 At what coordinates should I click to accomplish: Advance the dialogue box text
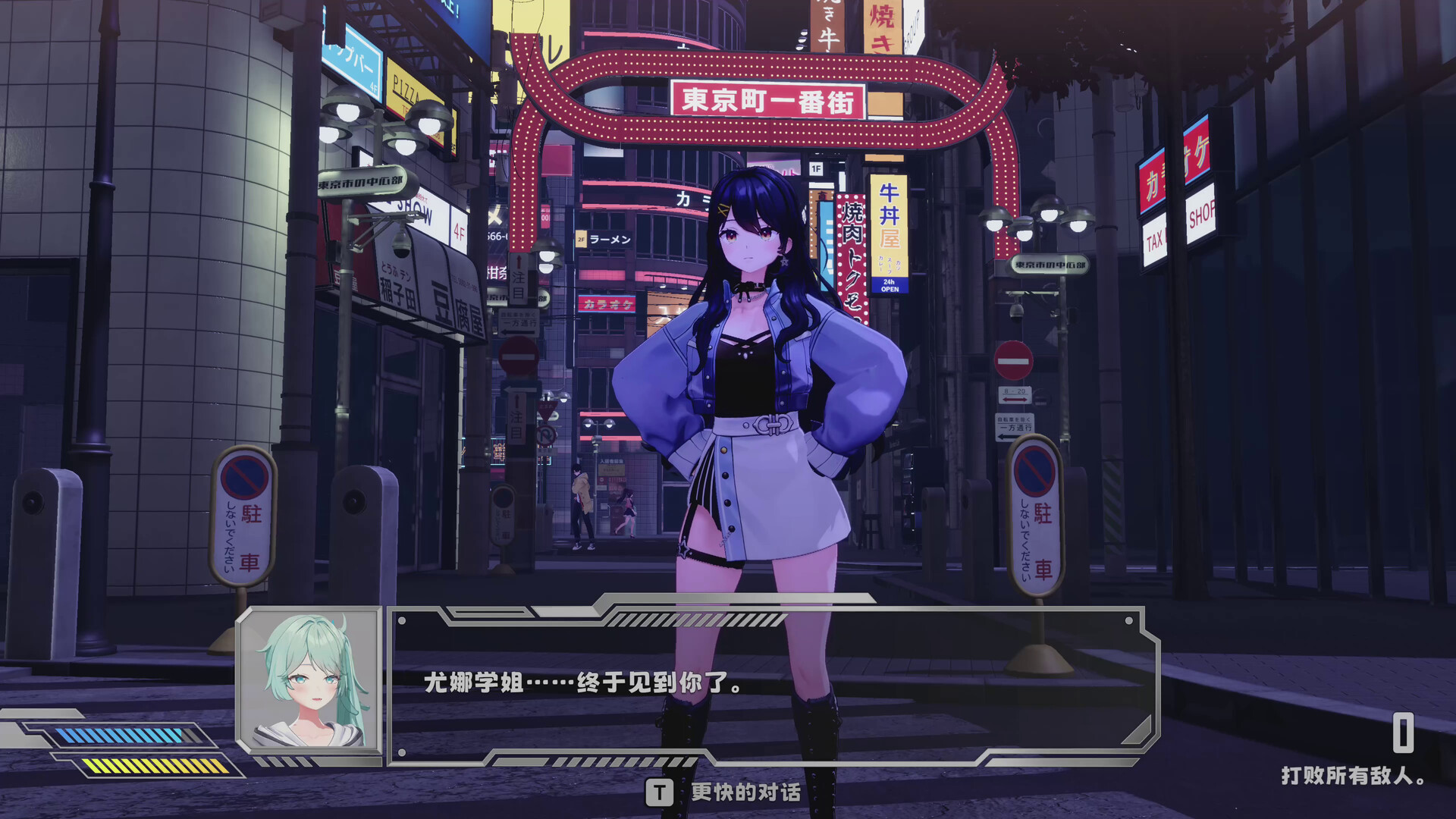772,683
